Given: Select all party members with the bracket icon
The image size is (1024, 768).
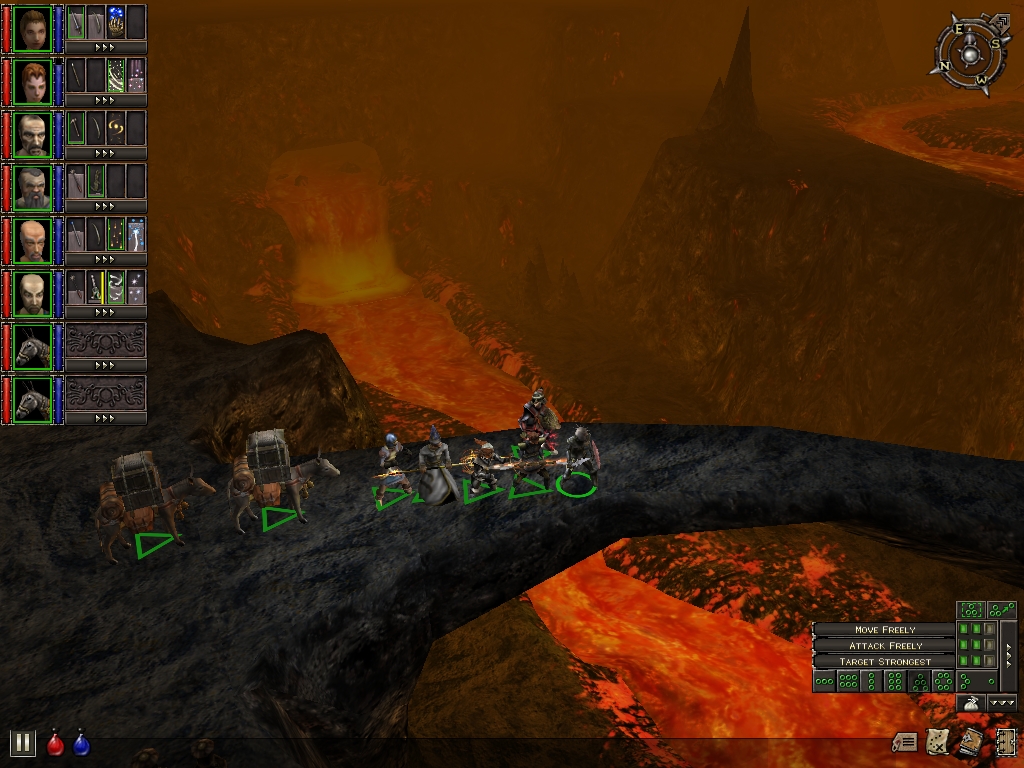Looking at the screenshot, I should coord(970,609).
